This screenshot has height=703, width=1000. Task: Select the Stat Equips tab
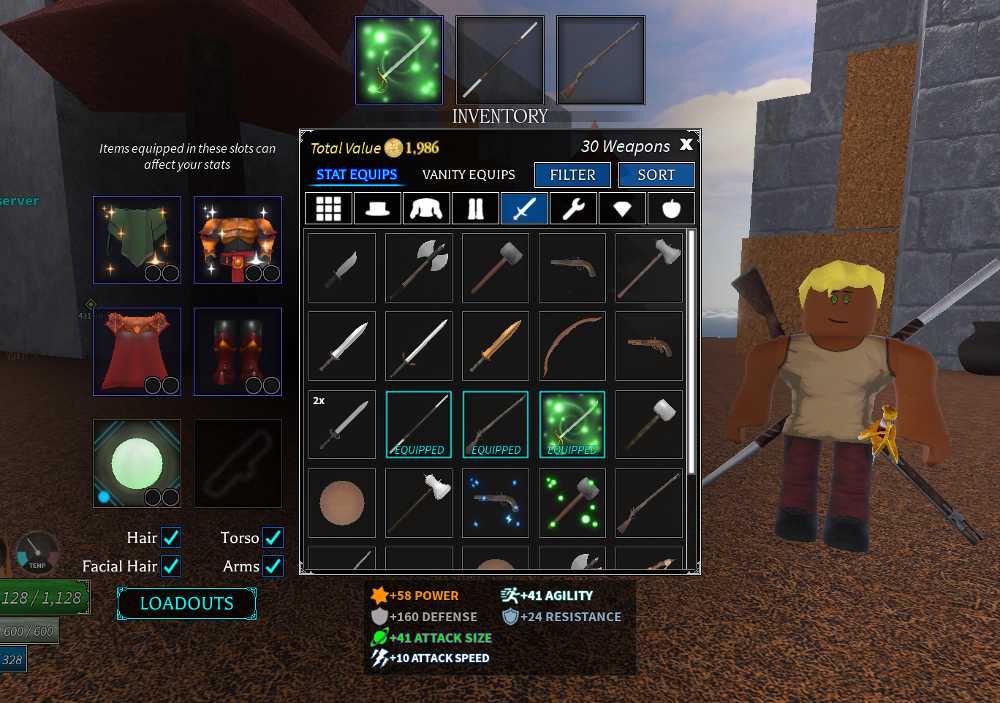357,175
